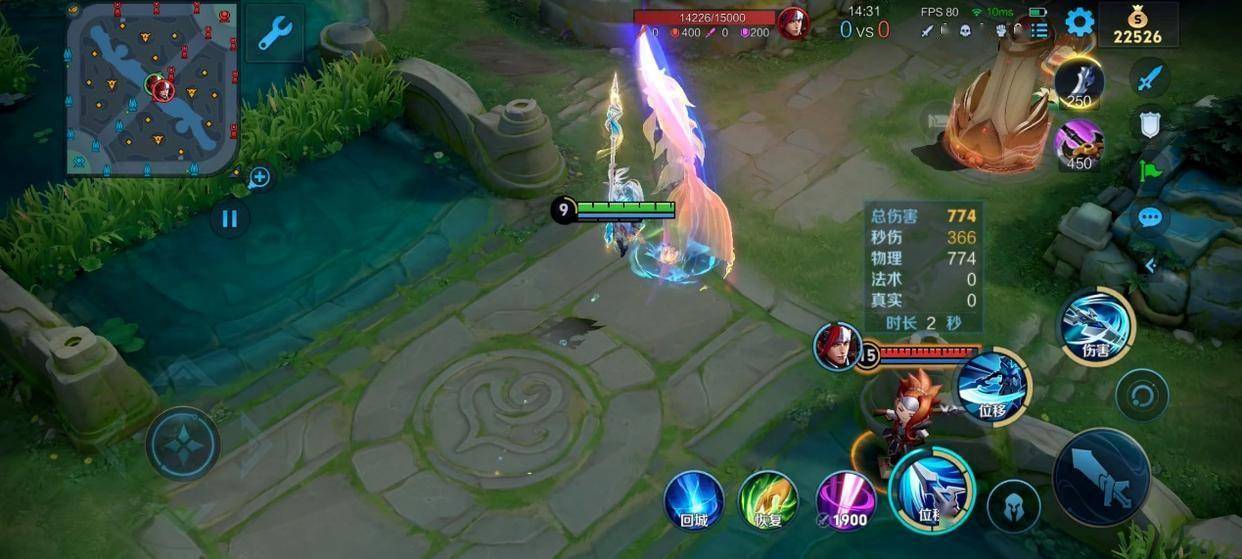Open the shop via the 22526 gold panel
The width and height of the screenshot is (1242, 559).
(x=1138, y=25)
